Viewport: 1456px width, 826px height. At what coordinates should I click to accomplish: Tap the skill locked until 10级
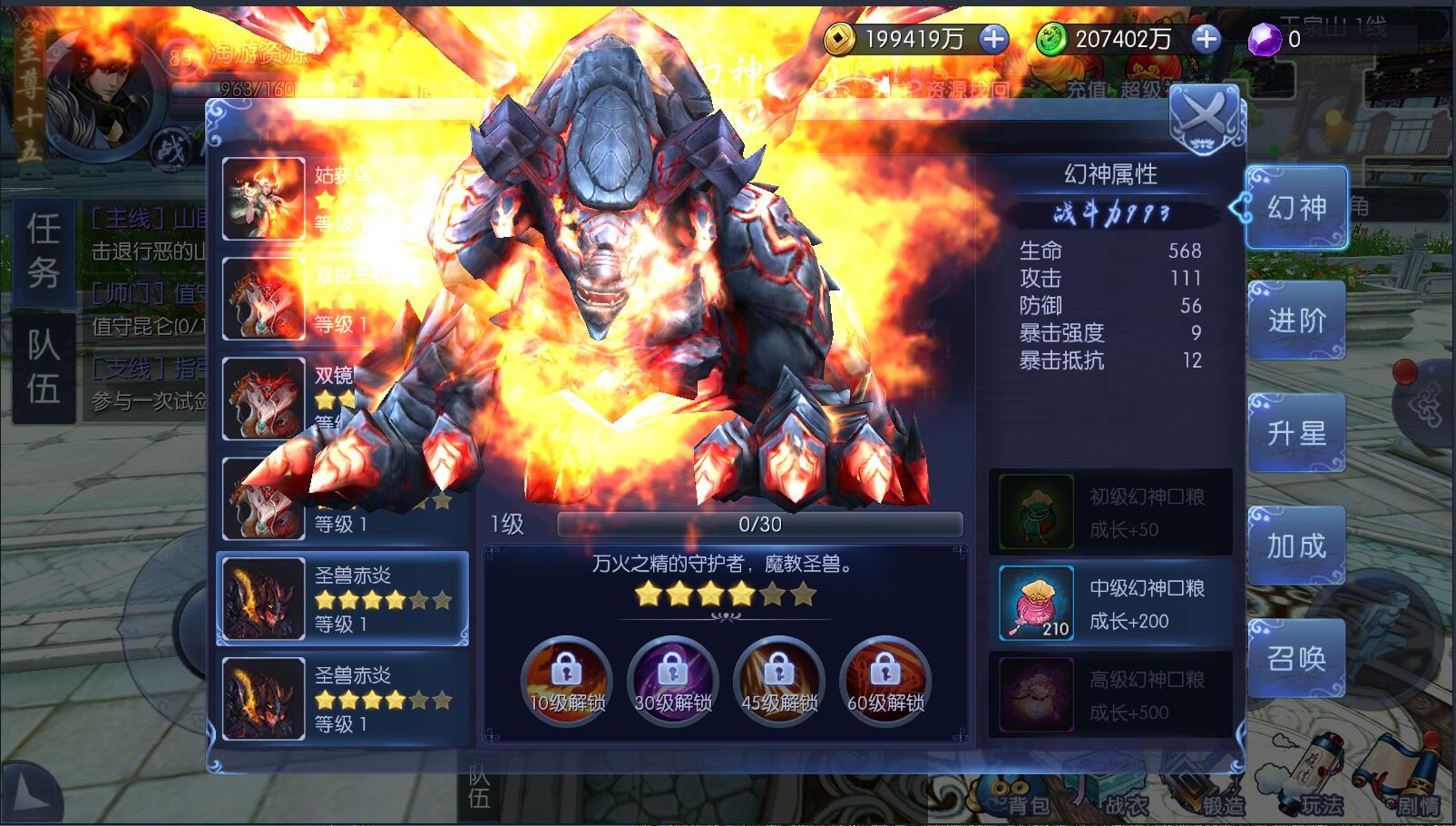pyautogui.click(x=567, y=681)
